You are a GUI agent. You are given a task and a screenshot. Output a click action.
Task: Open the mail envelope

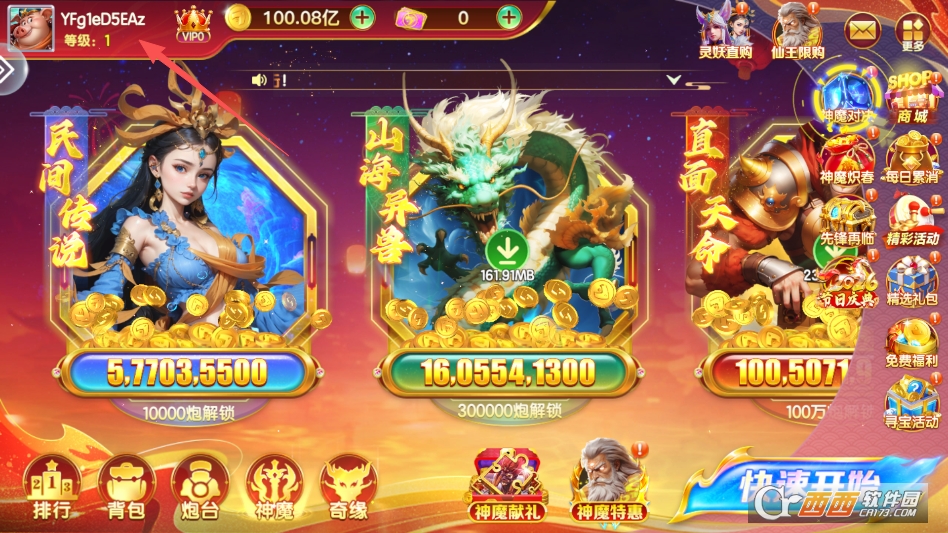(x=861, y=30)
